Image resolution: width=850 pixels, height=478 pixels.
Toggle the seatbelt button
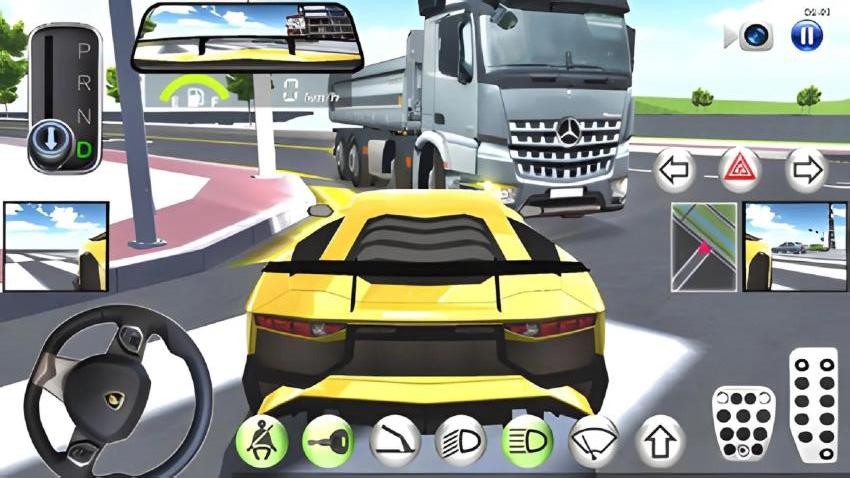262,440
